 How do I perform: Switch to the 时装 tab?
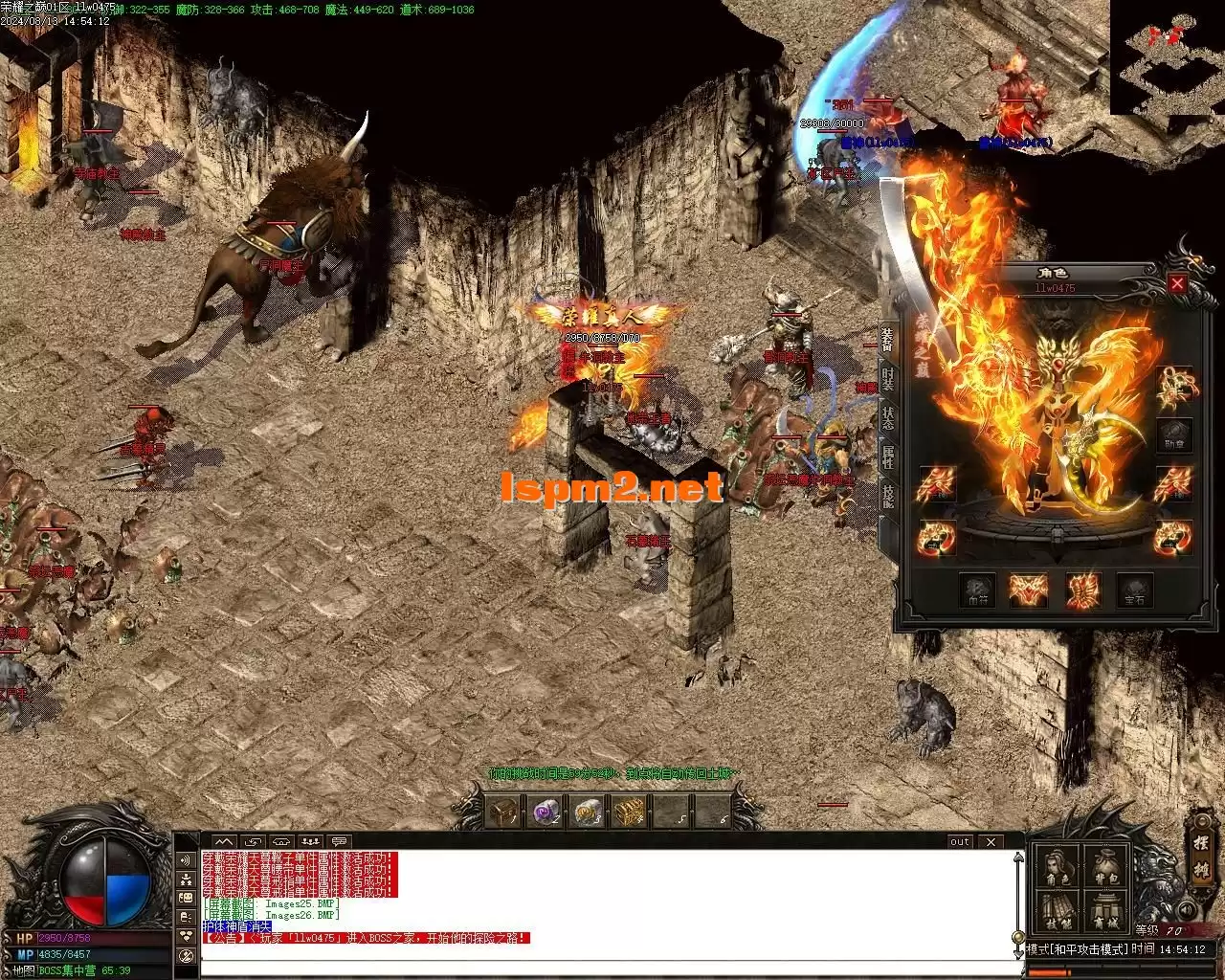(x=888, y=378)
